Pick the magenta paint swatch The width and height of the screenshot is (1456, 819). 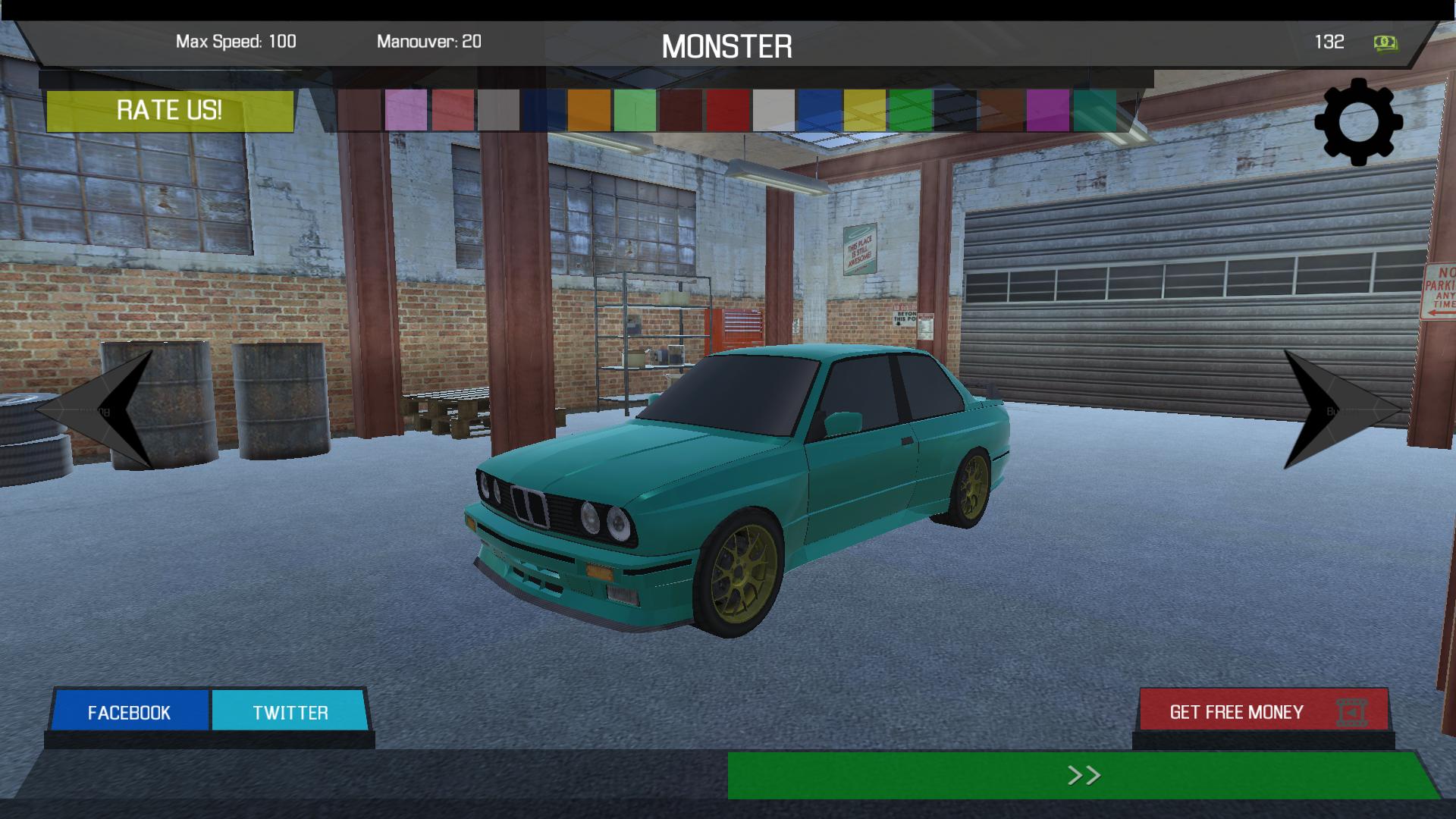coord(1048,114)
